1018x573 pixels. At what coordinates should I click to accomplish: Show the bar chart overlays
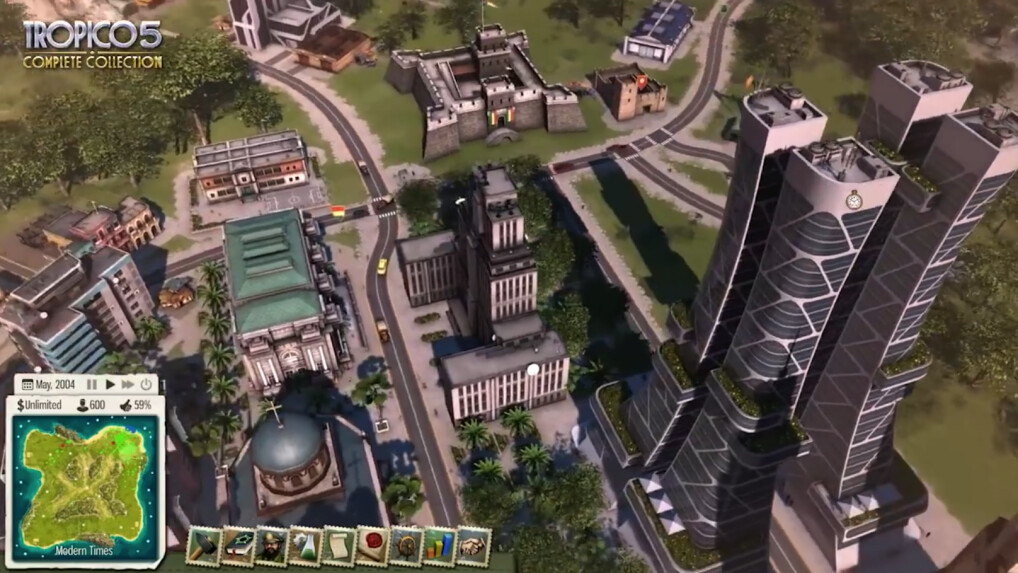[x=440, y=546]
